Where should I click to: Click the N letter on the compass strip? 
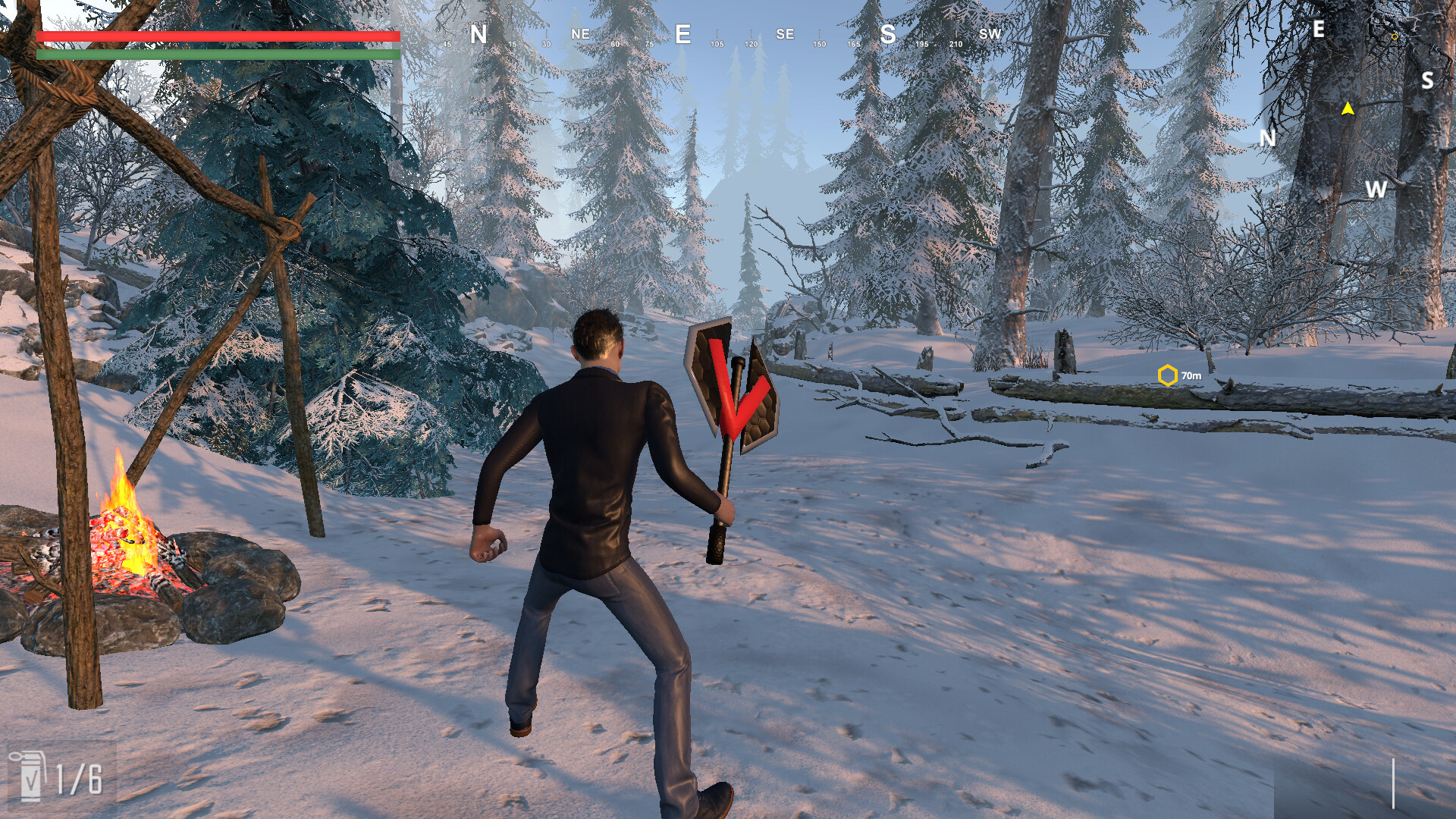tap(477, 34)
